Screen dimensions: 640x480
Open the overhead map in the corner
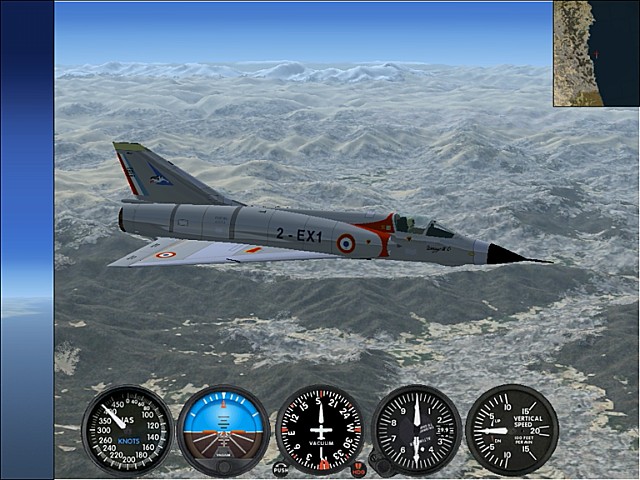(x=596, y=53)
